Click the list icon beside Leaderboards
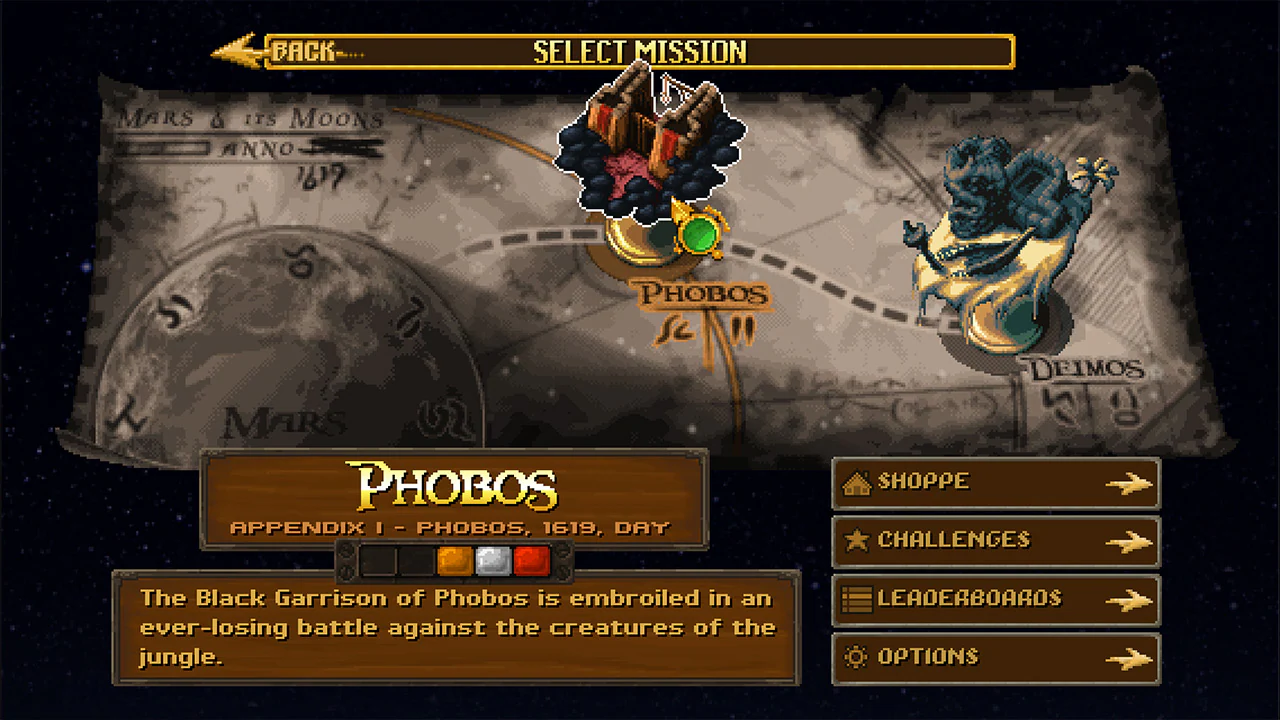Image resolution: width=1280 pixels, height=720 pixels. click(x=856, y=599)
